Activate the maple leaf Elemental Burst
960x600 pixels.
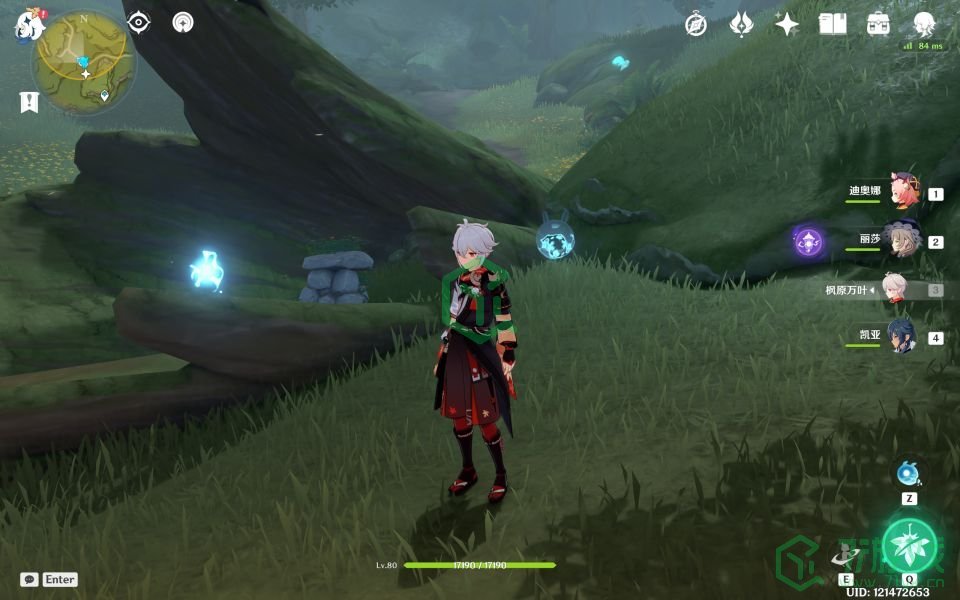(x=909, y=545)
